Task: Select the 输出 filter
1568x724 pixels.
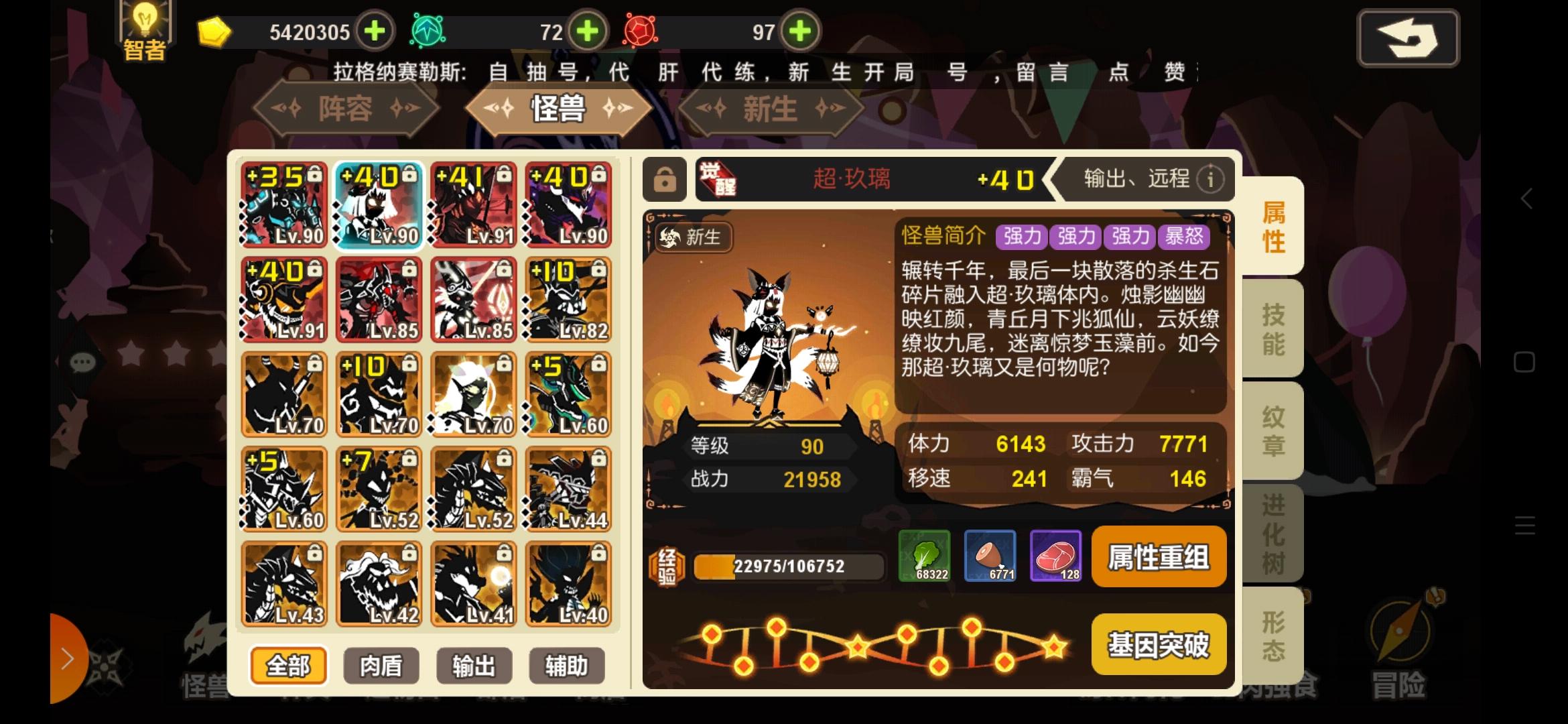Action: [474, 666]
